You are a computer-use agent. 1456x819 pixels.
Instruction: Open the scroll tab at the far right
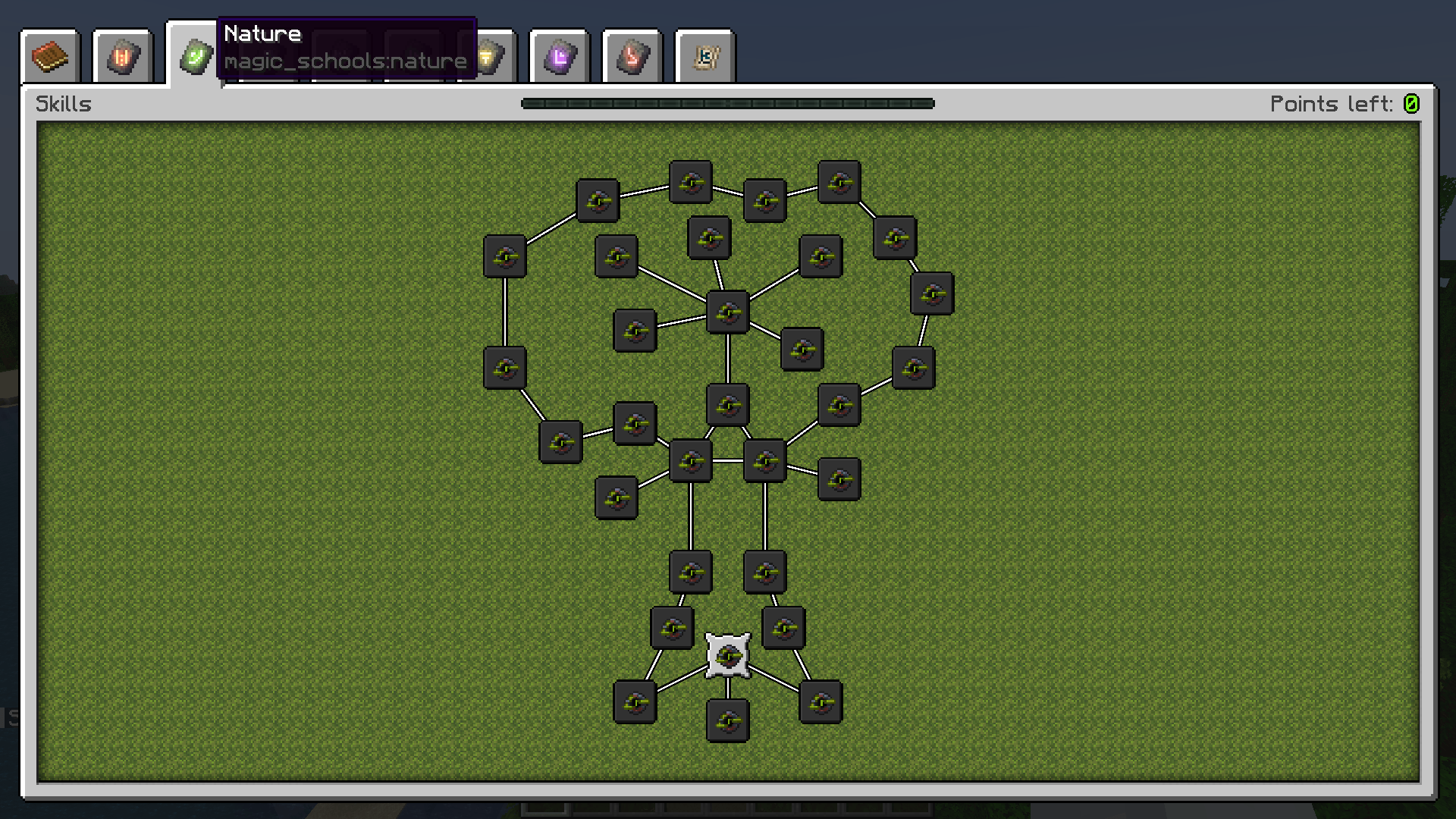pos(705,55)
